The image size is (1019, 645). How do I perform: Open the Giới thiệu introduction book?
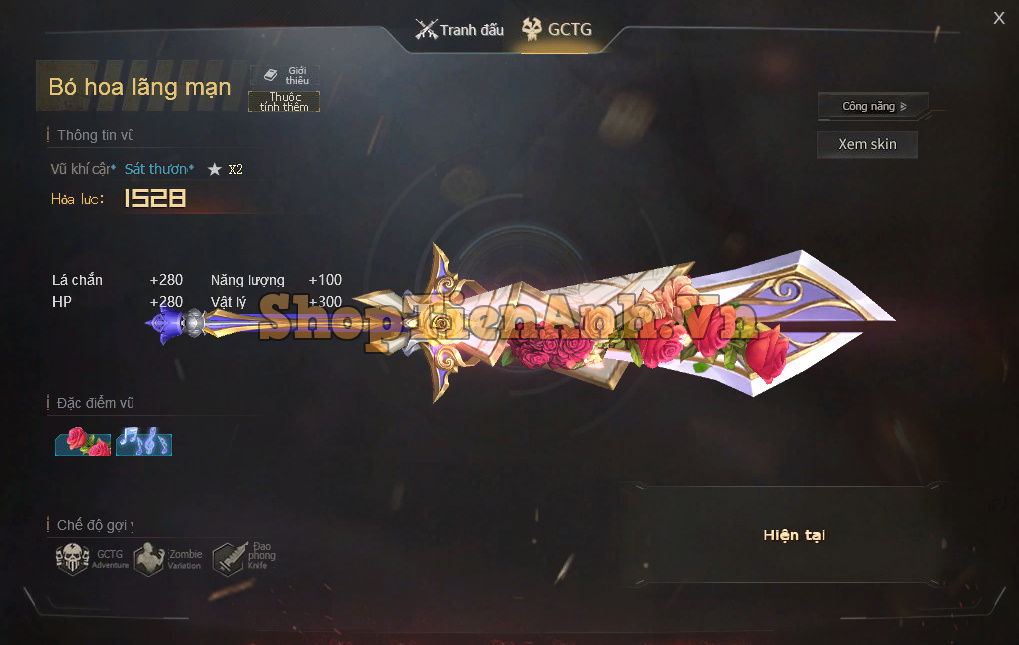tap(285, 76)
